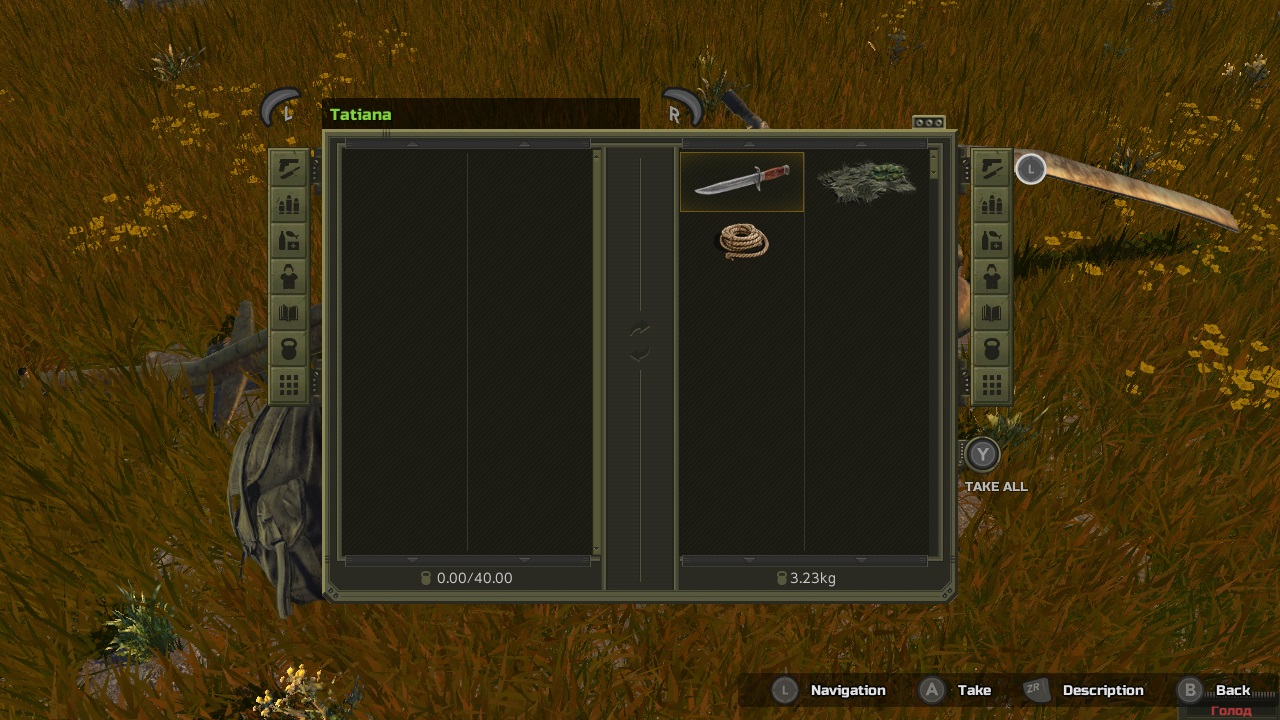Select the combat knife in Tatiana's inventory
1280x720 pixels.
coord(742,181)
